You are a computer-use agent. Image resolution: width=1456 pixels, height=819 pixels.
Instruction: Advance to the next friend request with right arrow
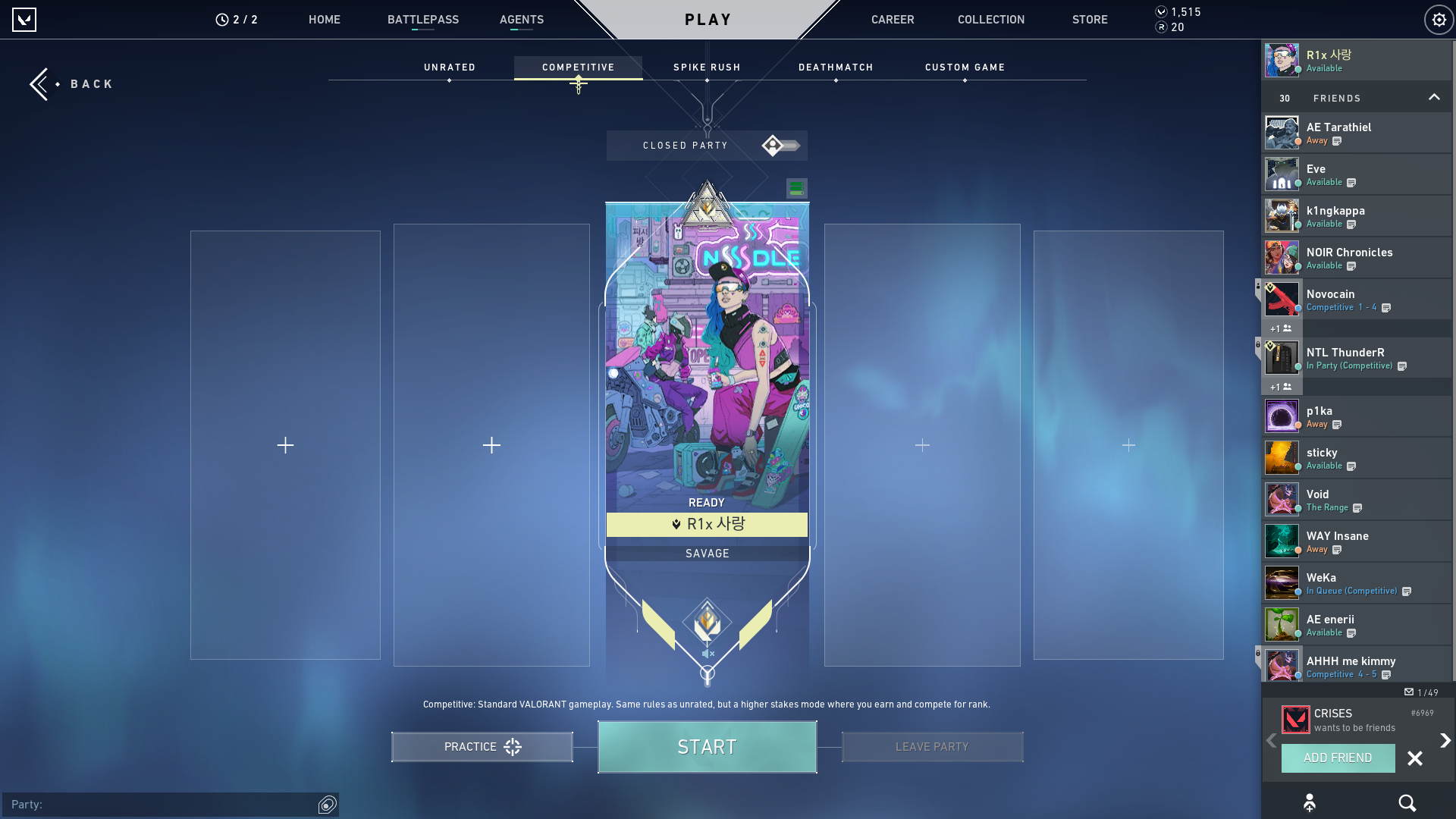click(x=1444, y=739)
